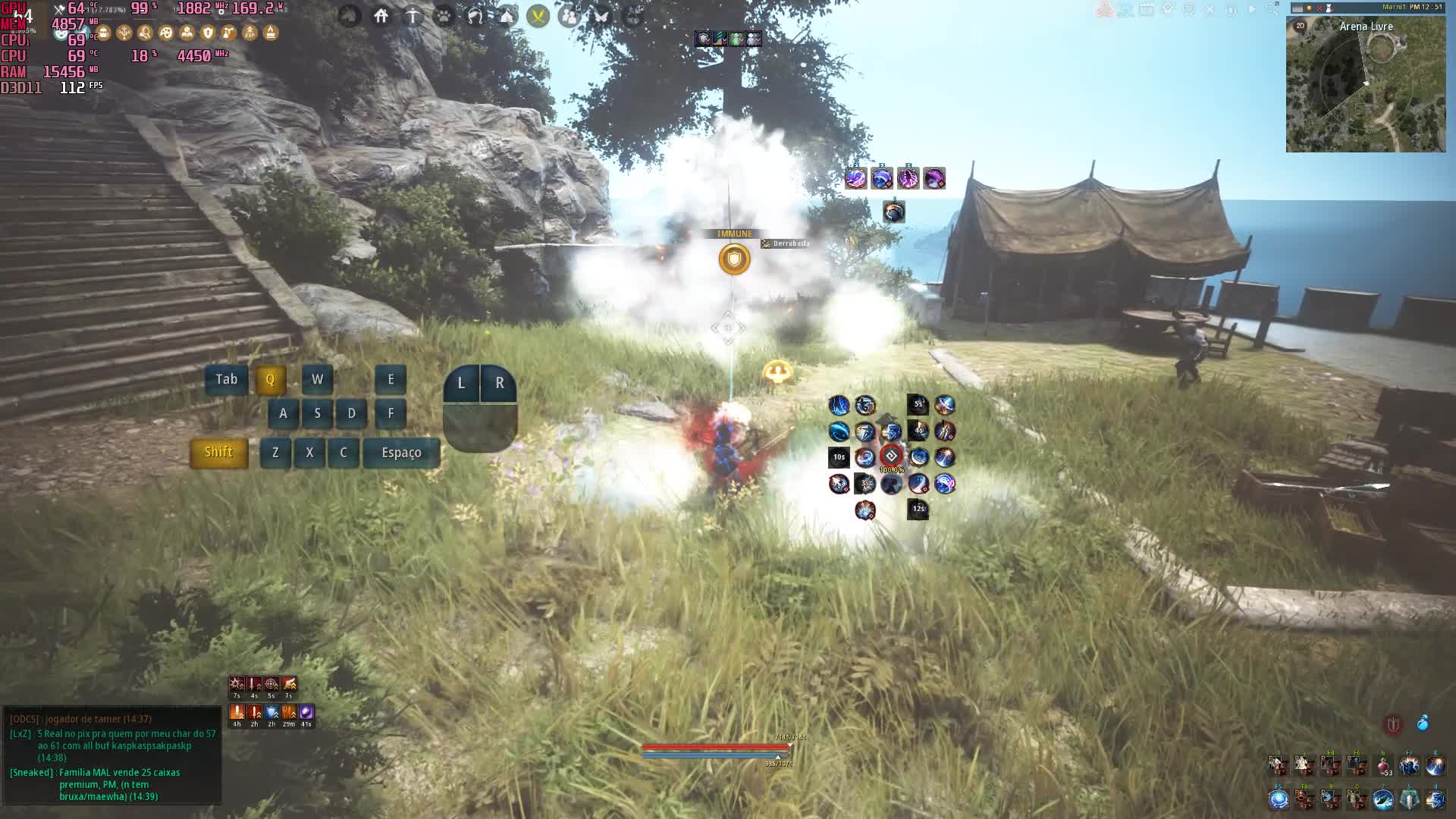Click the play triangle icon in the top bar
The width and height of the screenshot is (1456, 819).
[x=1252, y=10]
